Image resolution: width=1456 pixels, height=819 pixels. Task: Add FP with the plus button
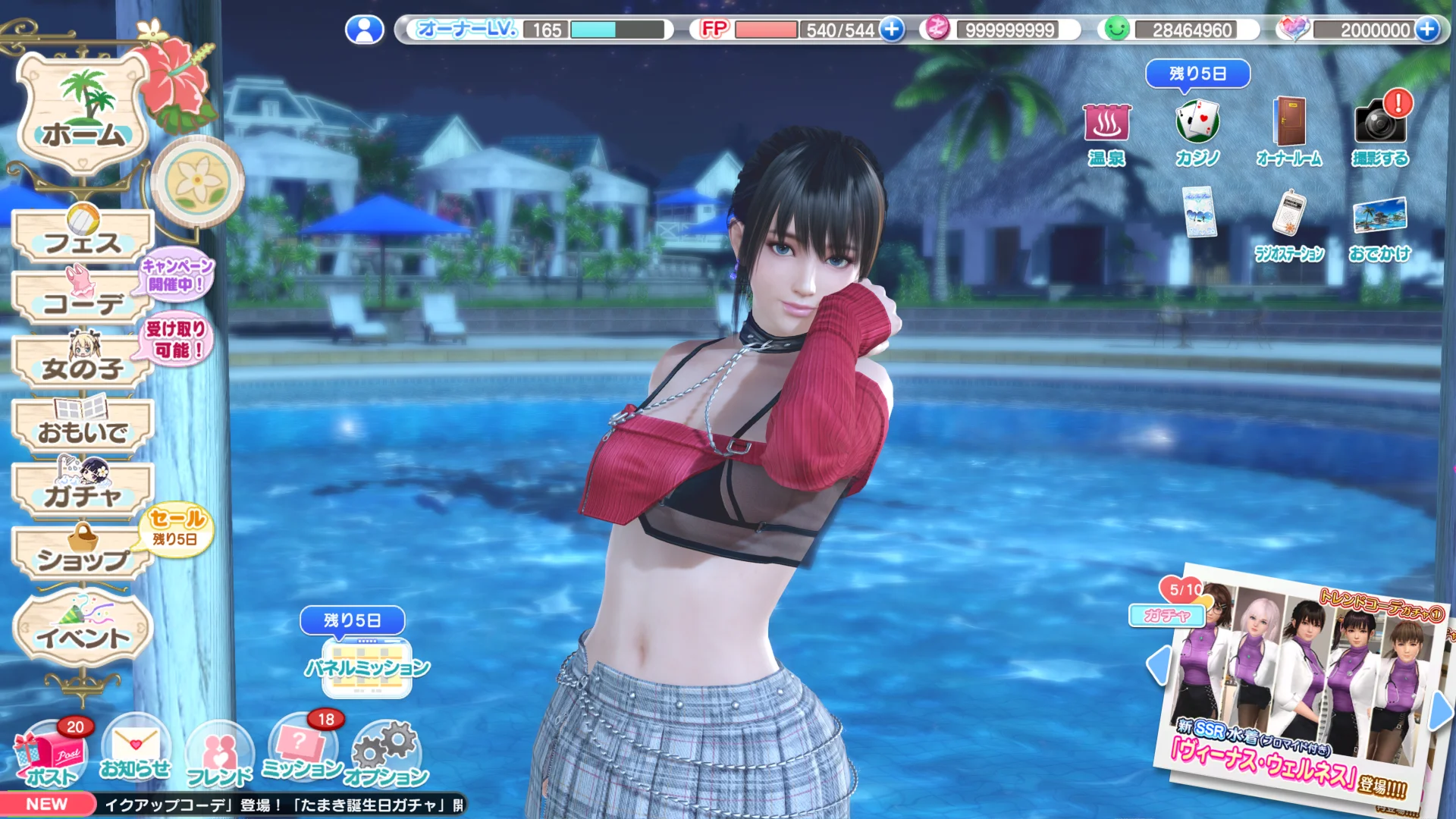[x=892, y=30]
